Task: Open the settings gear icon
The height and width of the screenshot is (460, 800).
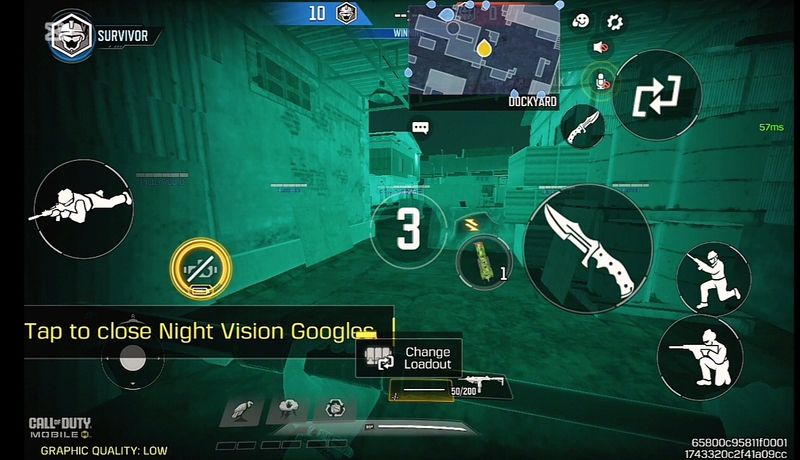Action: coord(615,21)
